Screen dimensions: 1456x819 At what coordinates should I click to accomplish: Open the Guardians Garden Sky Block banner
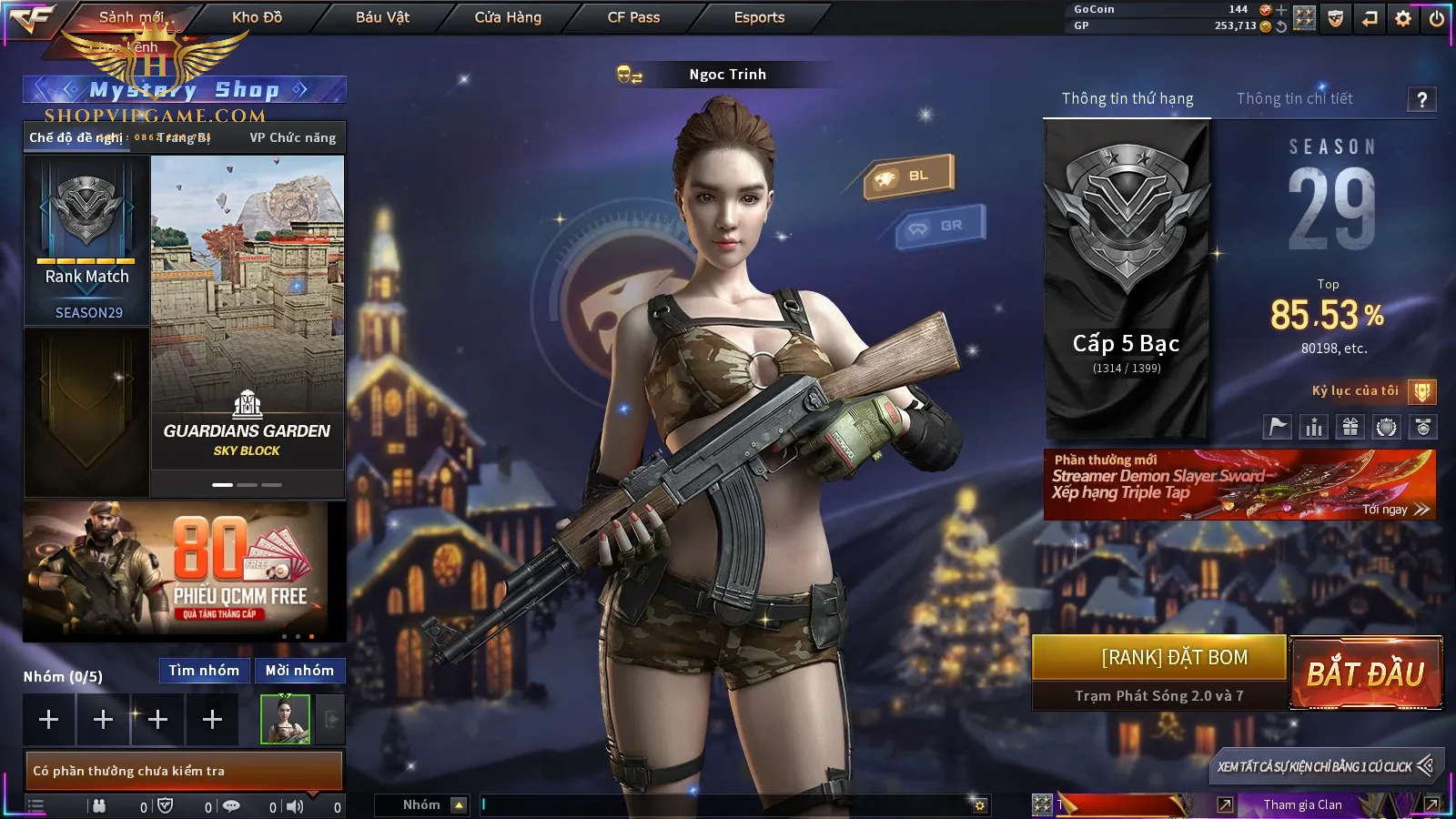(x=248, y=314)
